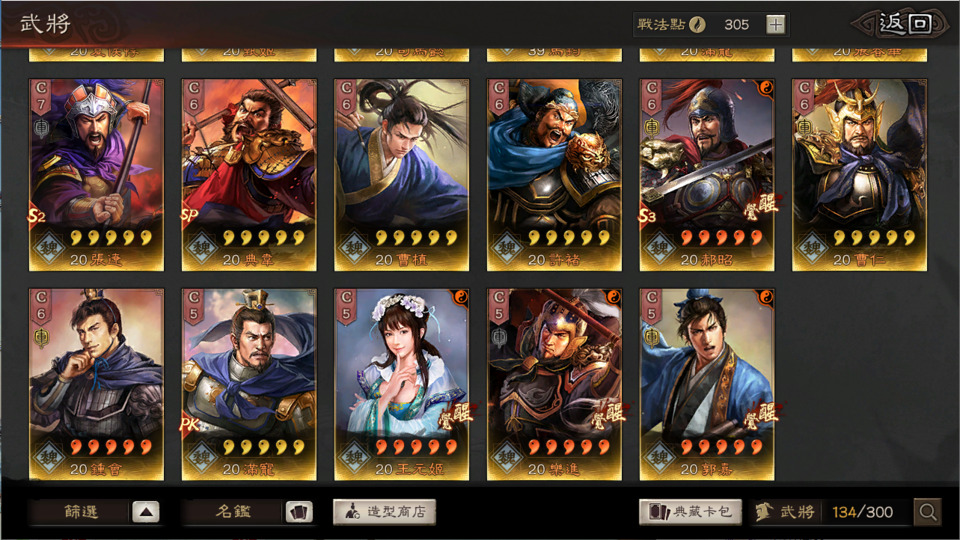
Task: Select the 張遼 general card
Action: tap(96, 175)
